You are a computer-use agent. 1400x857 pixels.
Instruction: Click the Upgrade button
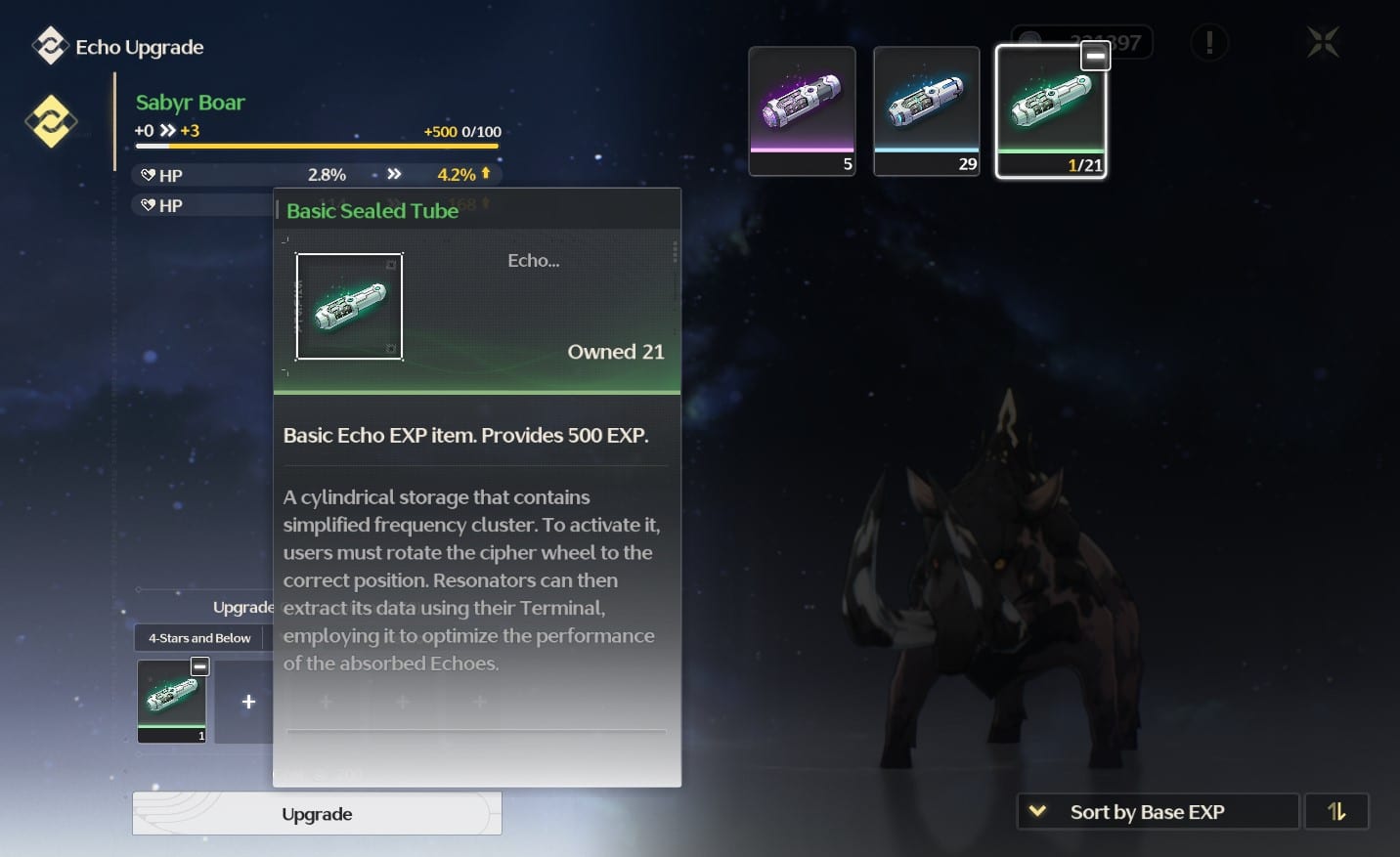317,814
